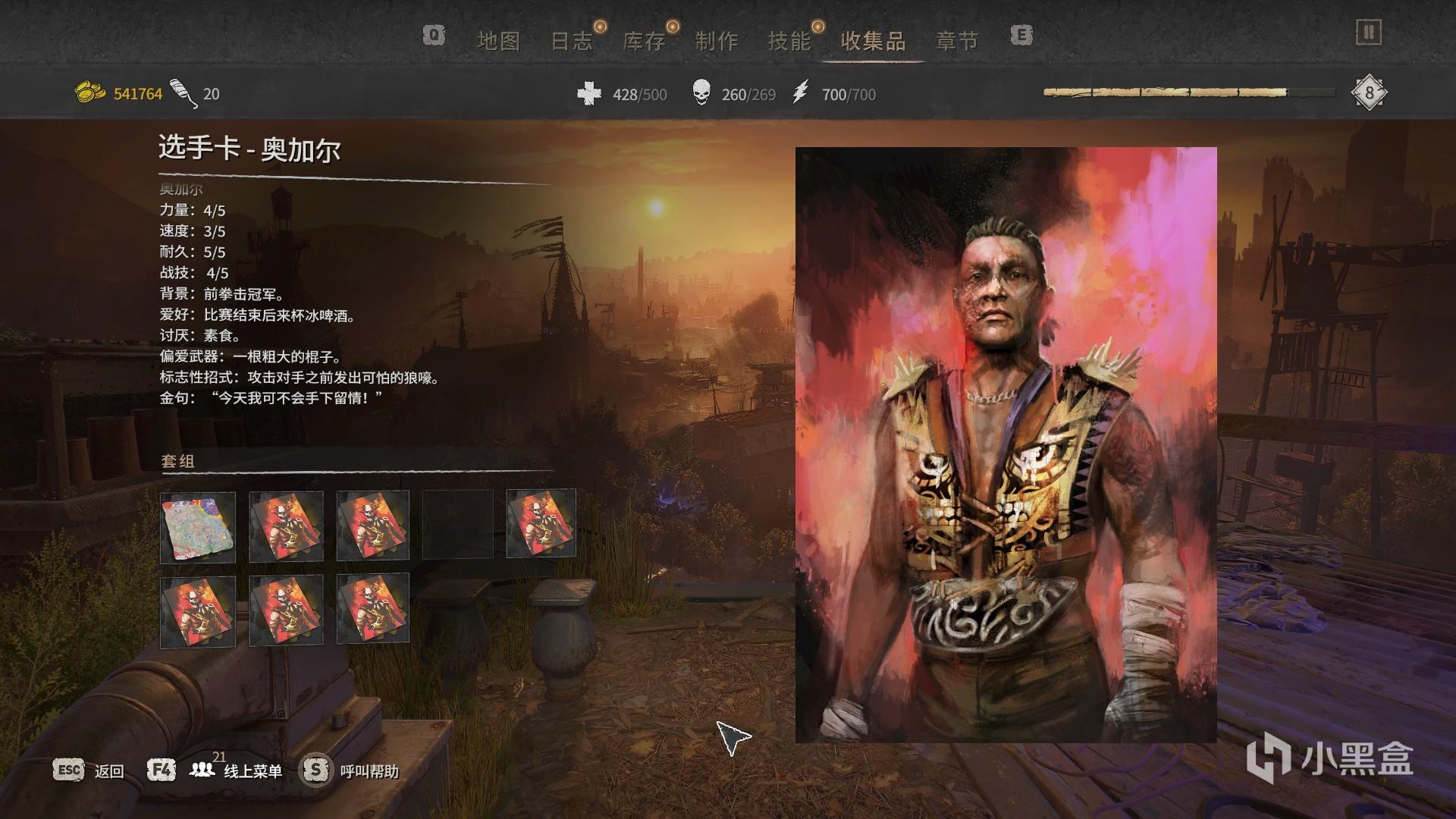Go to the 制作 crafting tab
This screenshot has width=1456, height=819.
pyautogui.click(x=717, y=41)
